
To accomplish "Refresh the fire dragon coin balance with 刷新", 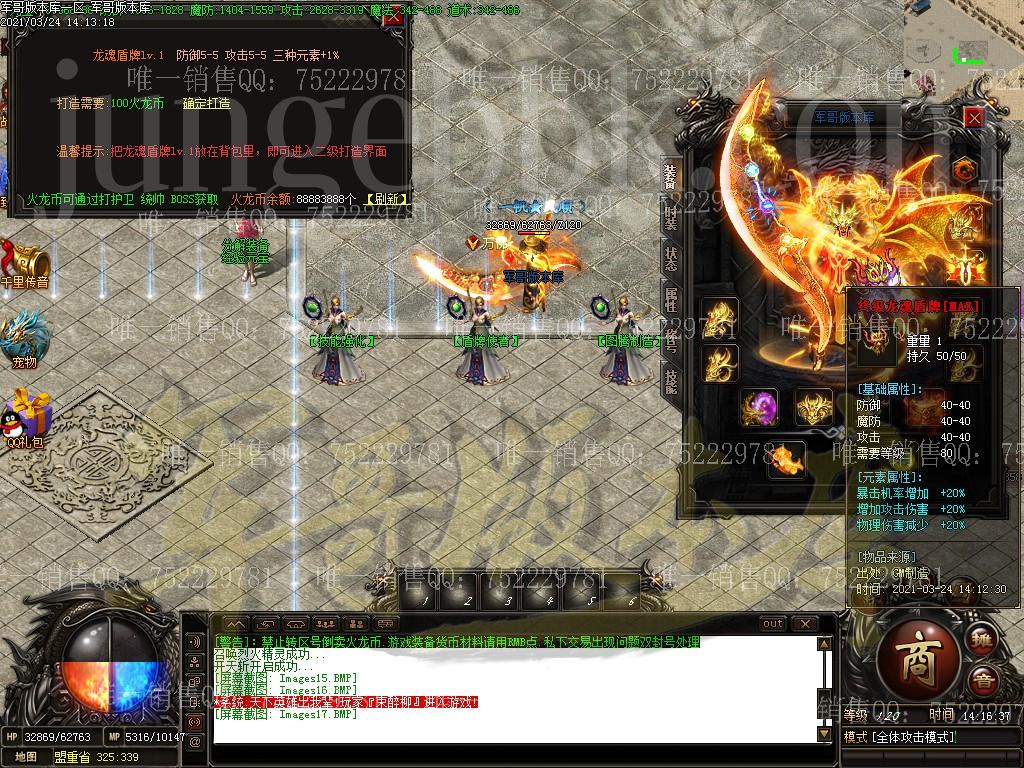I will (x=386, y=199).
